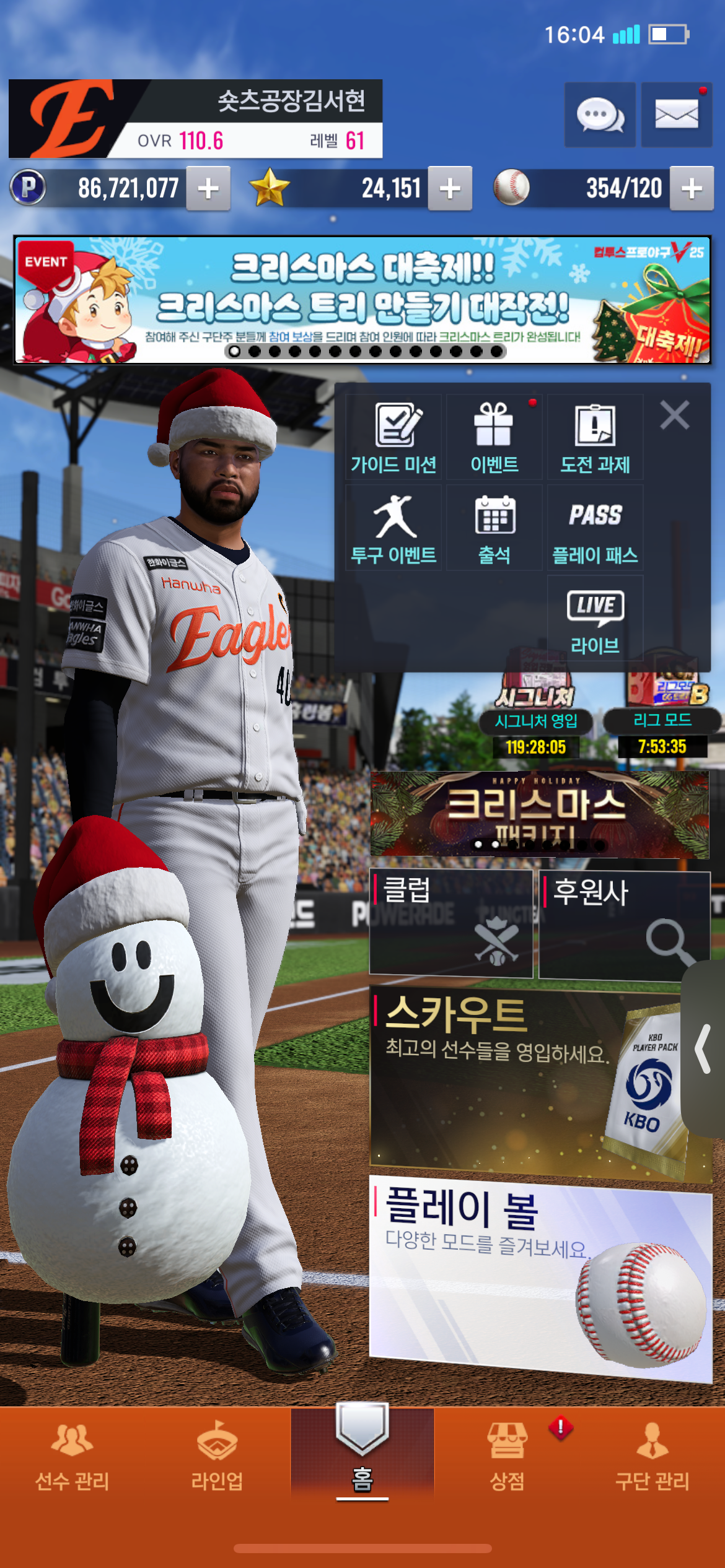This screenshot has height=1568, width=725.
Task: Open the 출석 attendance calendar
Action: (x=494, y=528)
